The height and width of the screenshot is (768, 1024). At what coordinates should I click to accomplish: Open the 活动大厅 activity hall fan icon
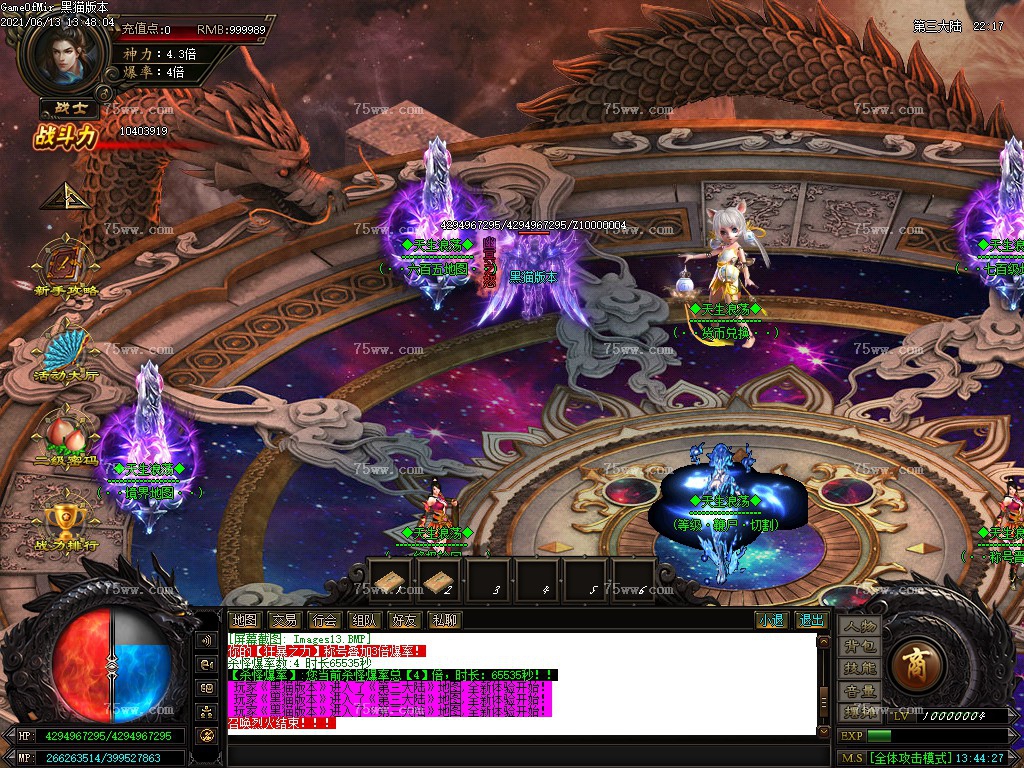[x=67, y=353]
